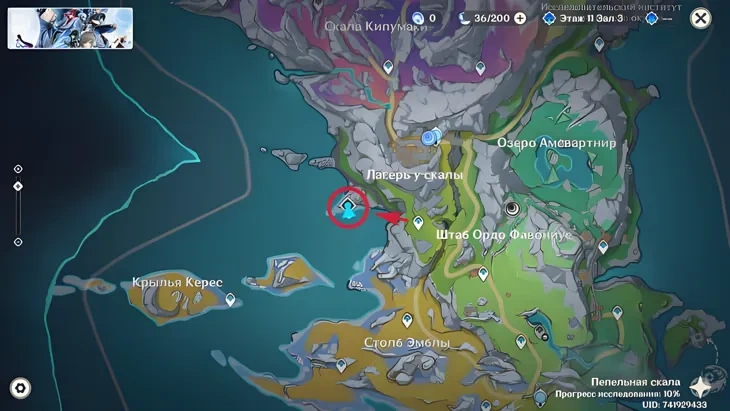Close the map screen
Viewport: 730px width, 411px height.
(x=701, y=18)
